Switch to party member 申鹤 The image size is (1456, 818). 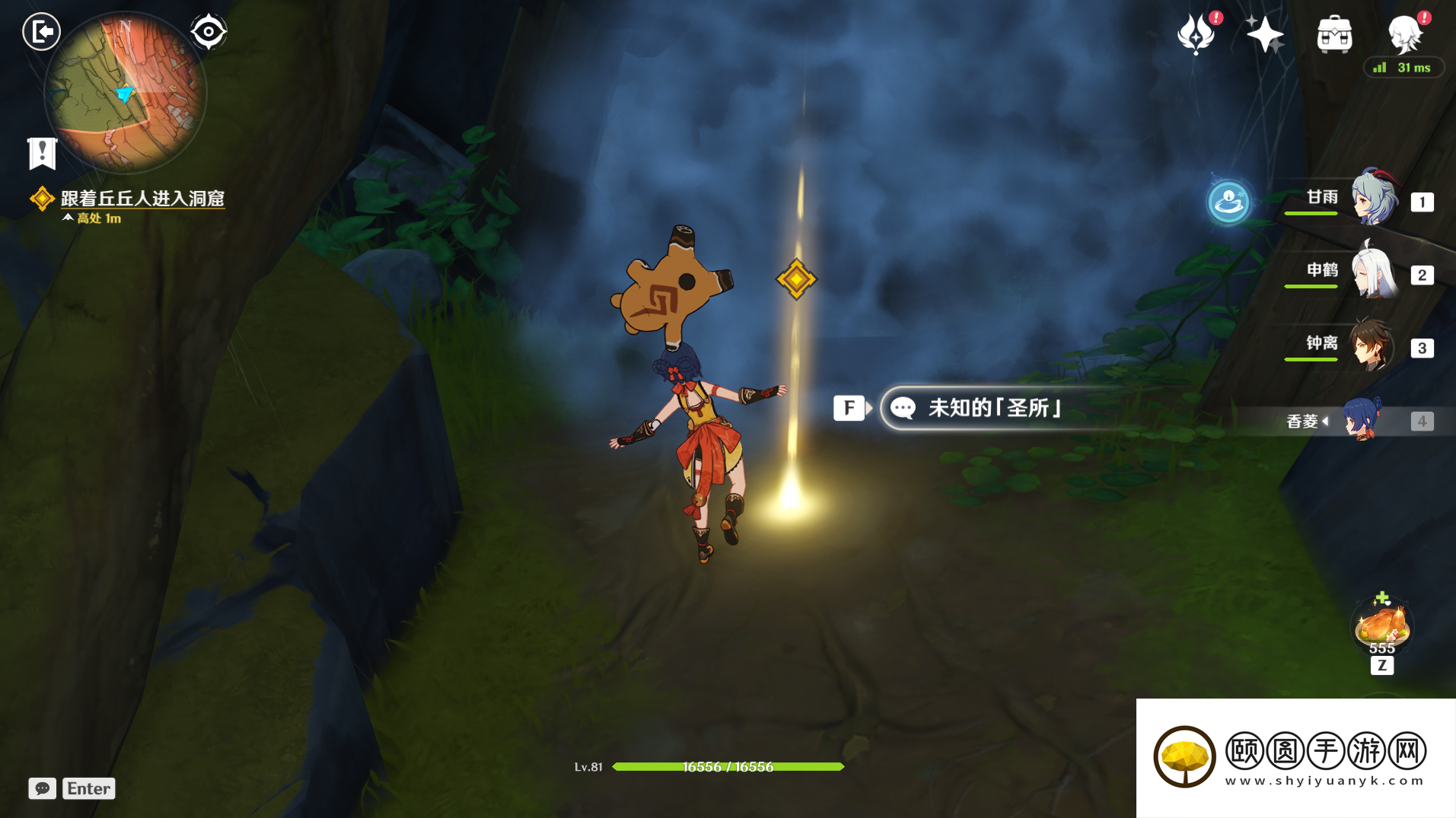coord(1374,272)
